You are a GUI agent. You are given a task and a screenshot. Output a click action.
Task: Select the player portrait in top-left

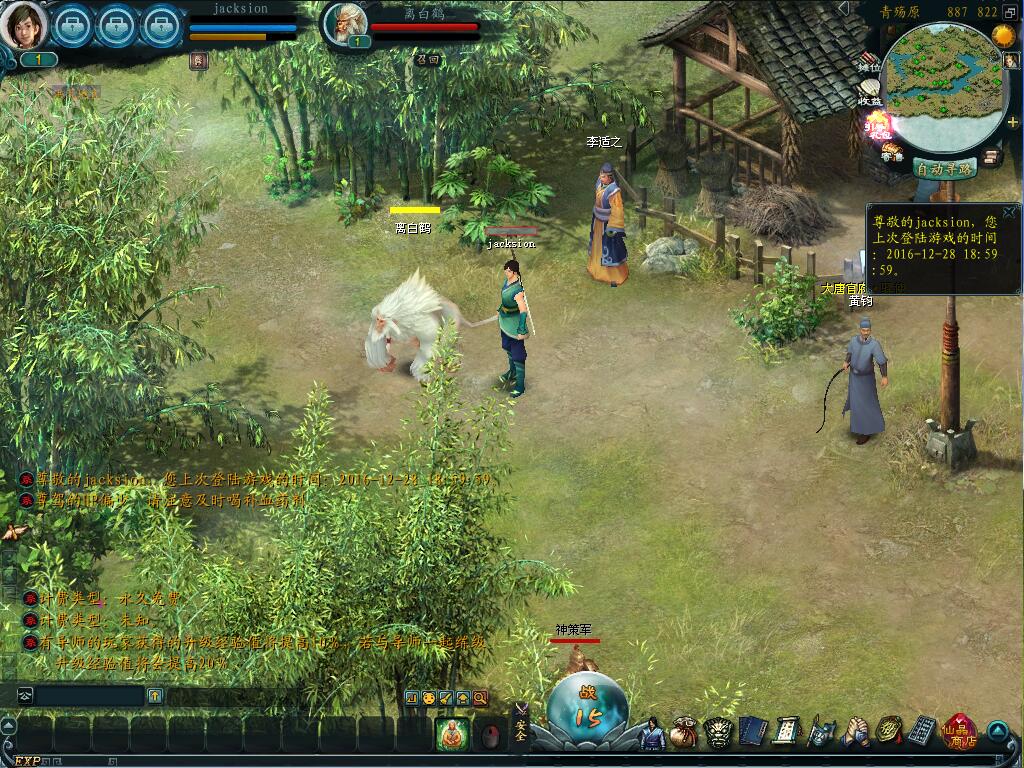(23, 25)
